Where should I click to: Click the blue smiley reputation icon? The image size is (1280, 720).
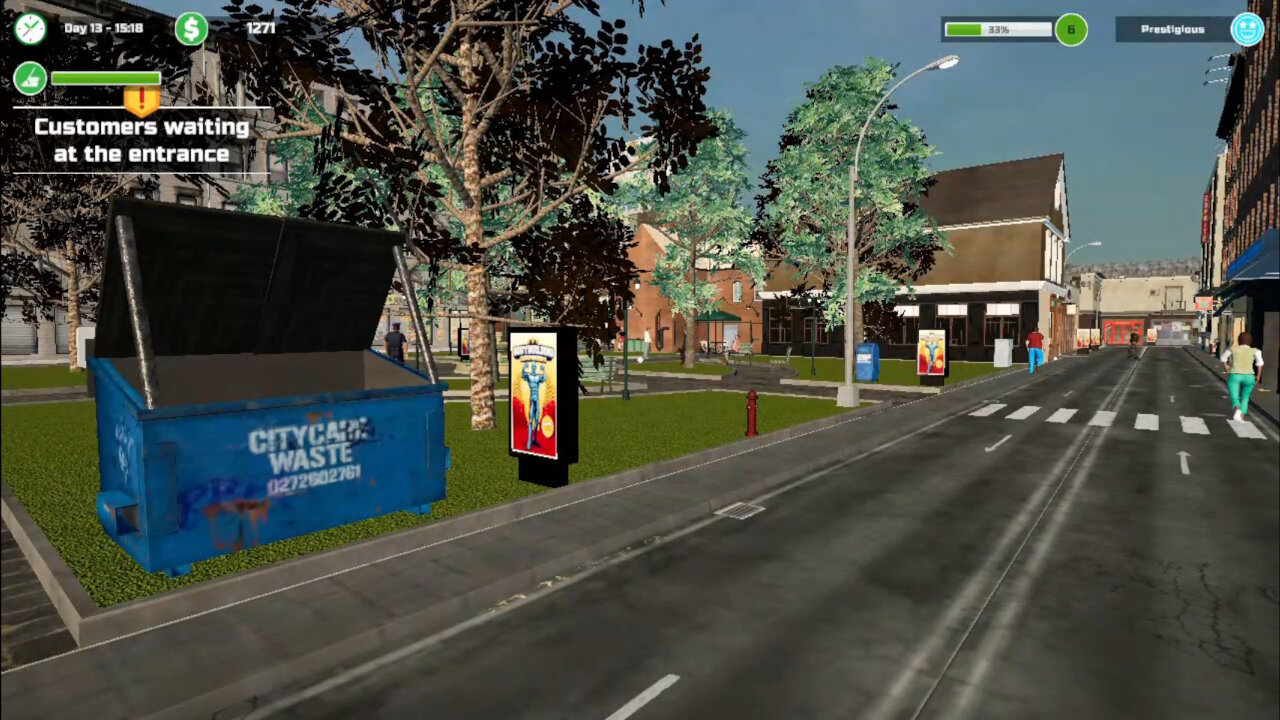click(x=1246, y=29)
